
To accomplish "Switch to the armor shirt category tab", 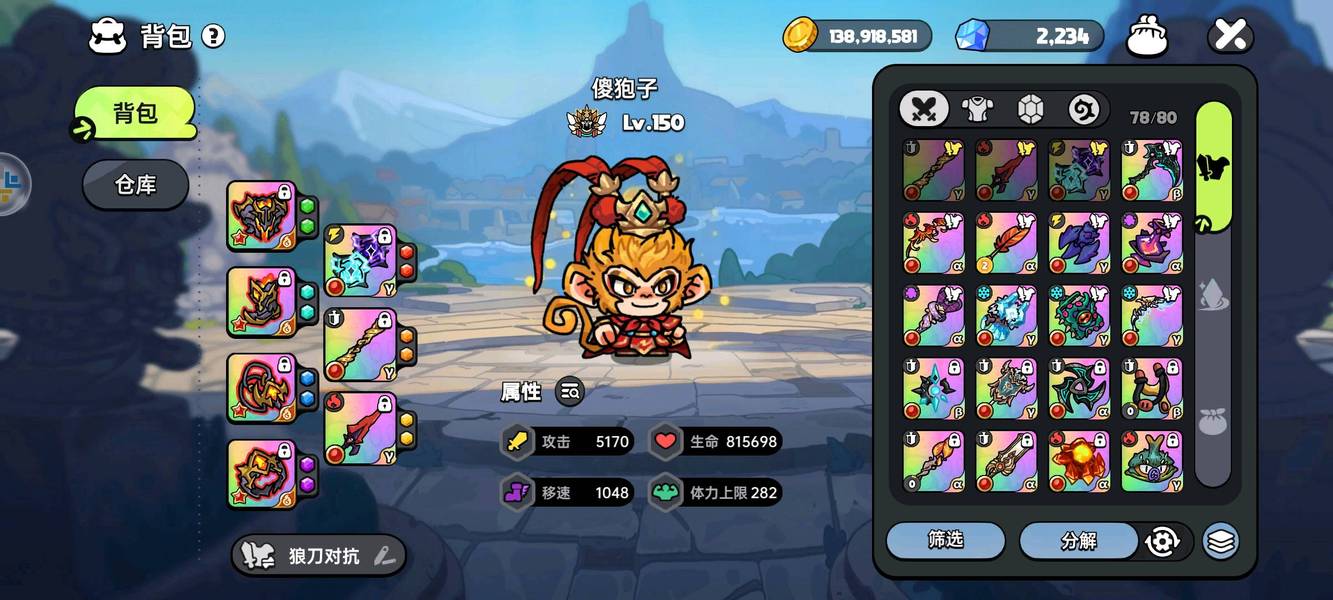I will coord(977,109).
